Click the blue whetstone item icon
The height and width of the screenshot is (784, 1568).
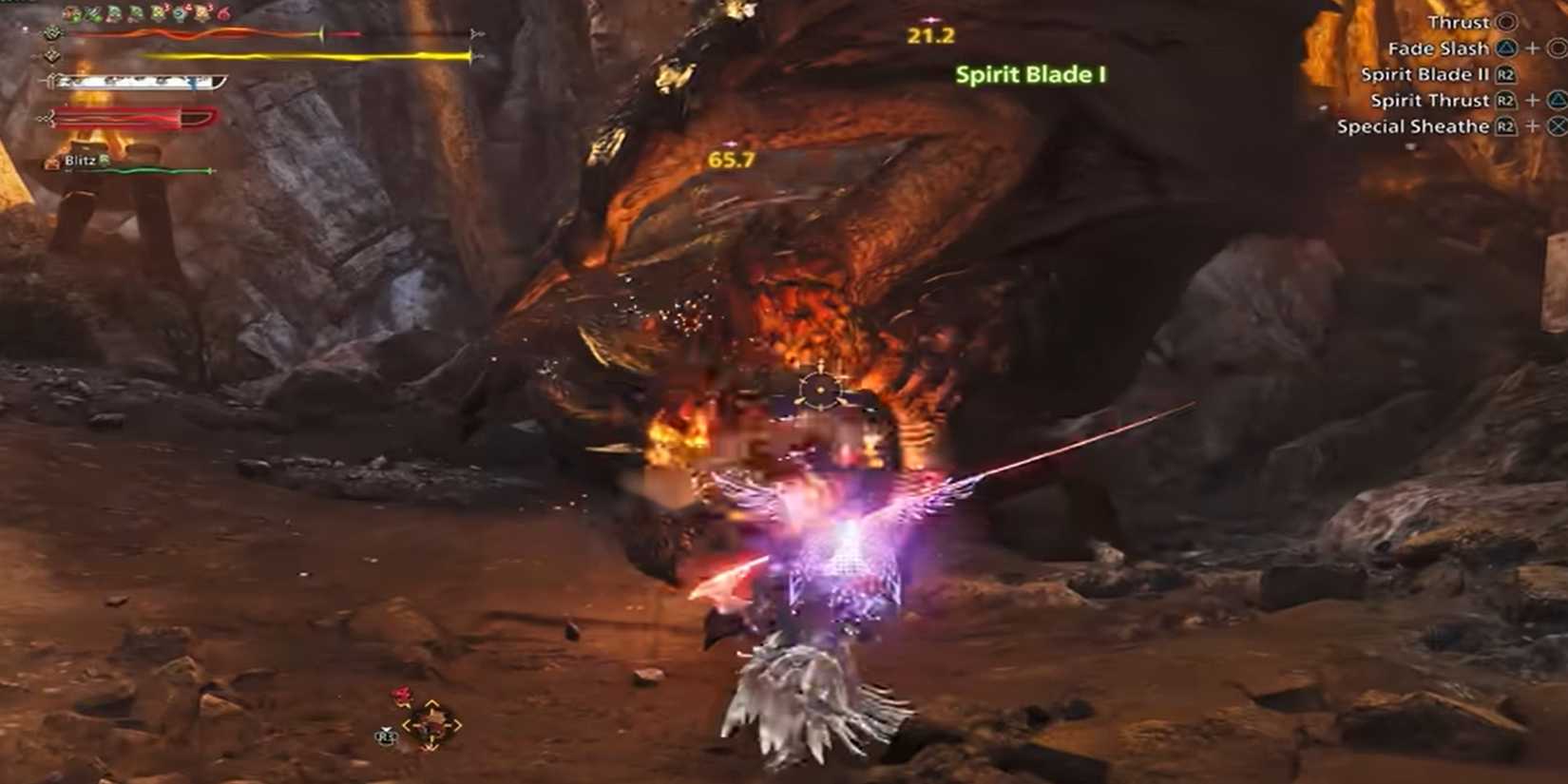(x=181, y=13)
